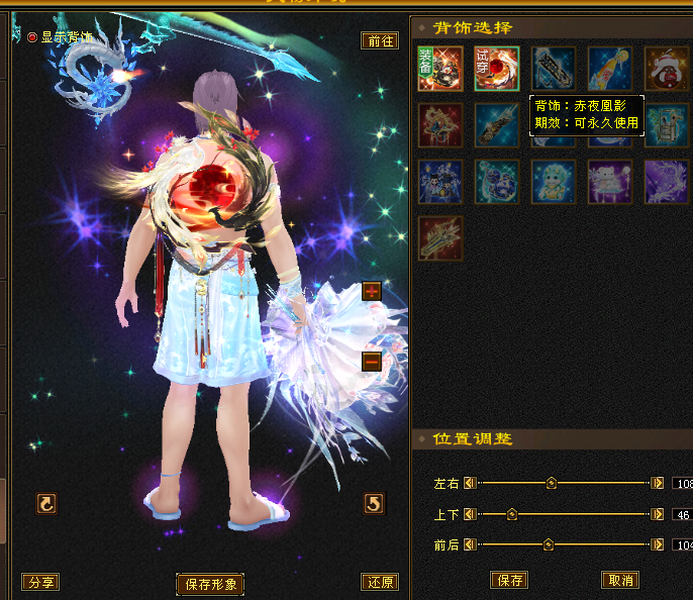This screenshot has height=600, width=693.
Task: Rotate character with the left arrow button
Action: click(x=46, y=503)
